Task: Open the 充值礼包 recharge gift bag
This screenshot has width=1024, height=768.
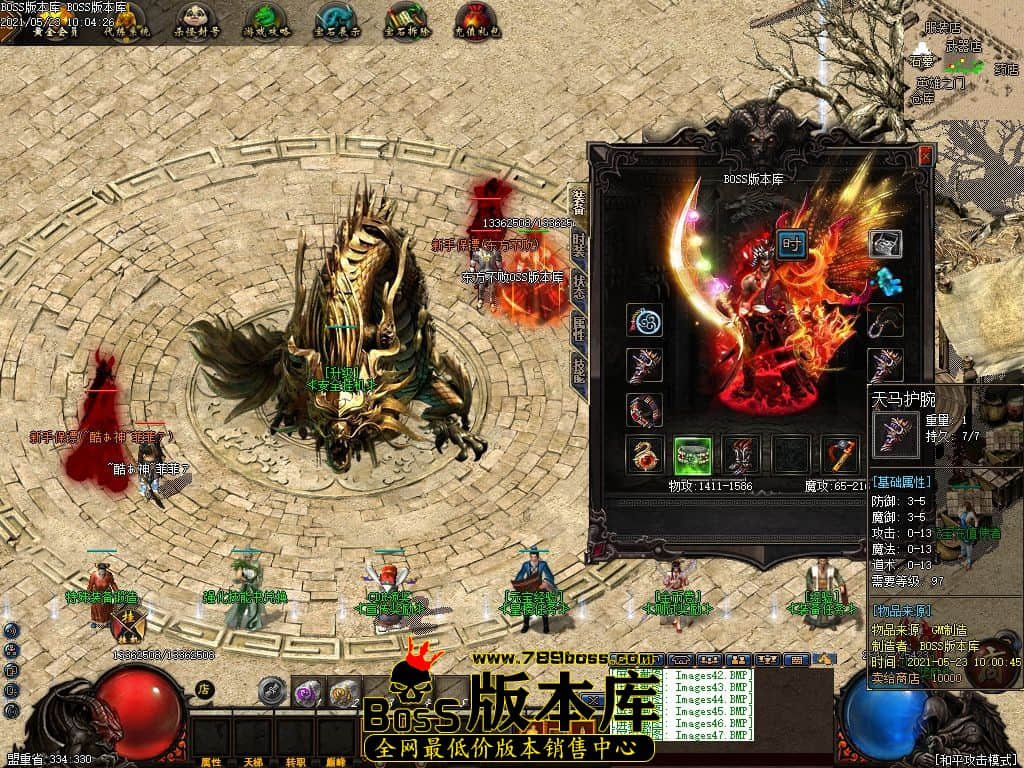Action: [476, 18]
